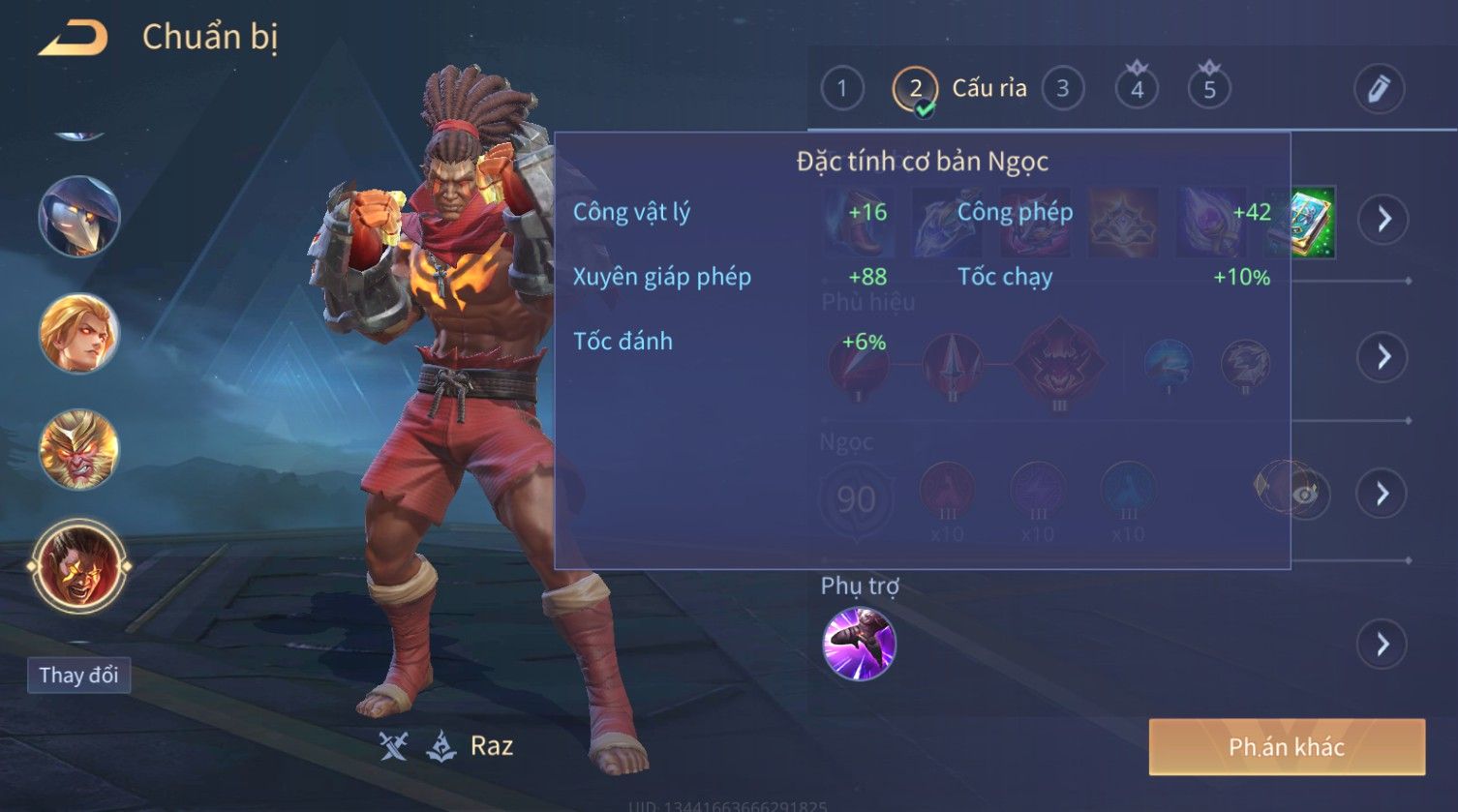
Task: Expand the Phù hiệu section arrow
Action: click(1383, 357)
